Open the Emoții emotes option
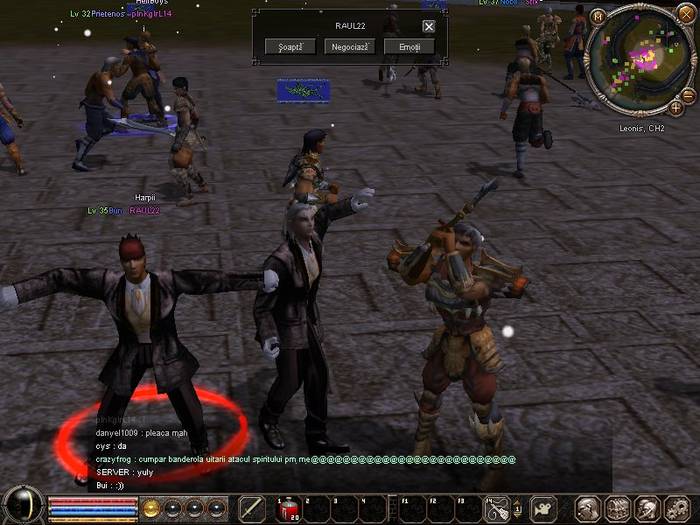Screen dimensions: 700x525 pyautogui.click(x=409, y=47)
